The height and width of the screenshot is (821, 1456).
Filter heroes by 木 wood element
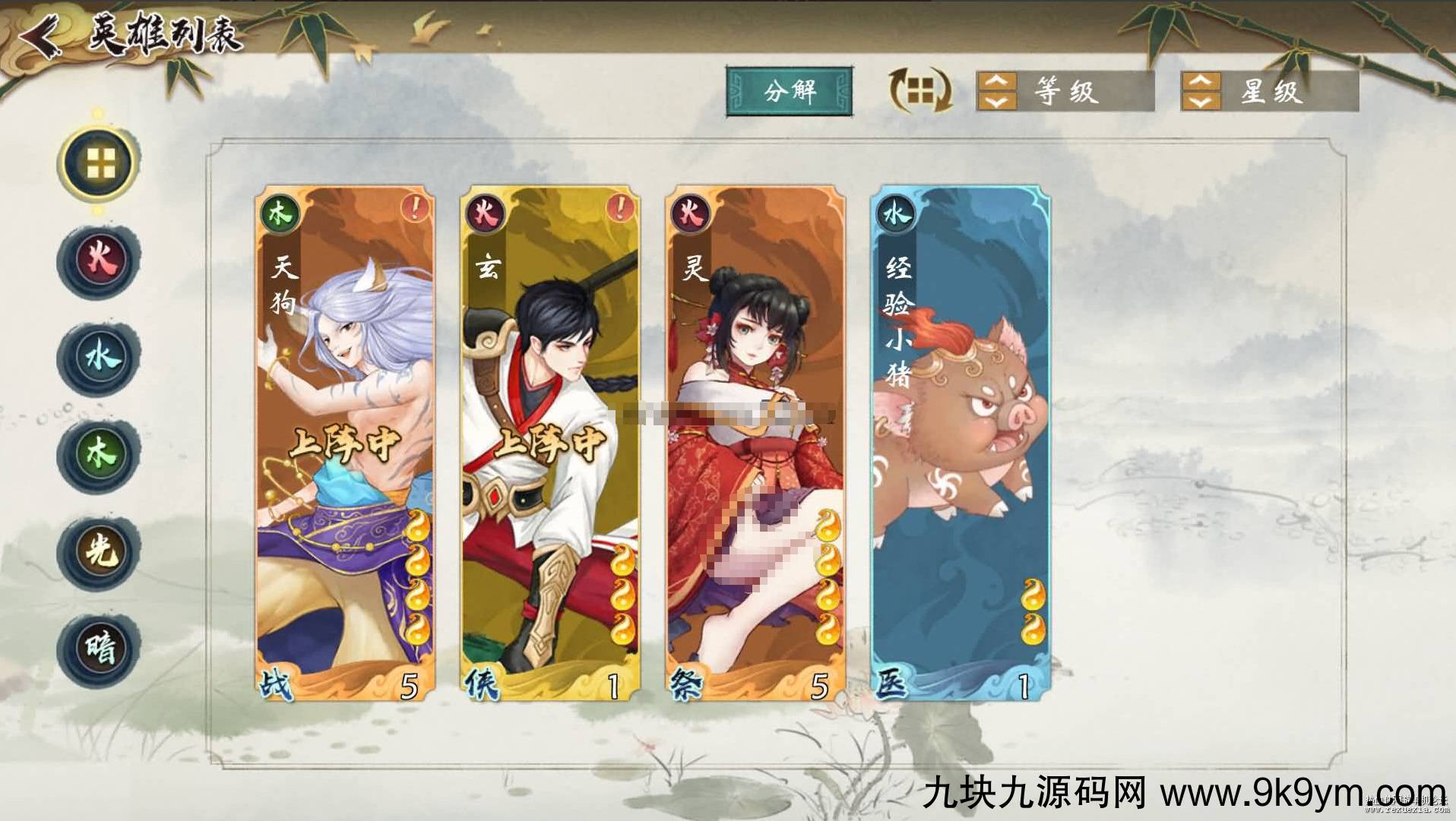[99, 454]
